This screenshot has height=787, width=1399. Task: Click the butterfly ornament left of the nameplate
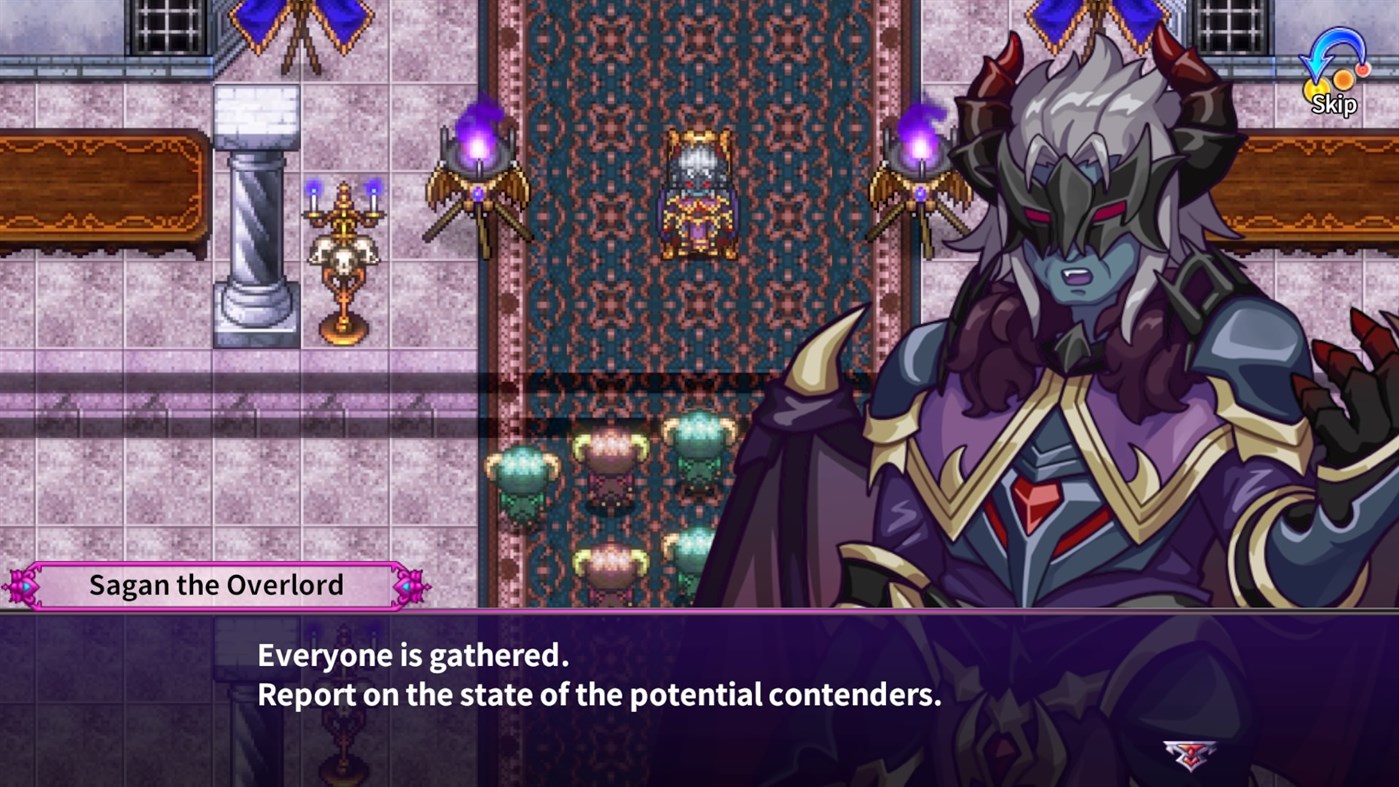click(25, 584)
